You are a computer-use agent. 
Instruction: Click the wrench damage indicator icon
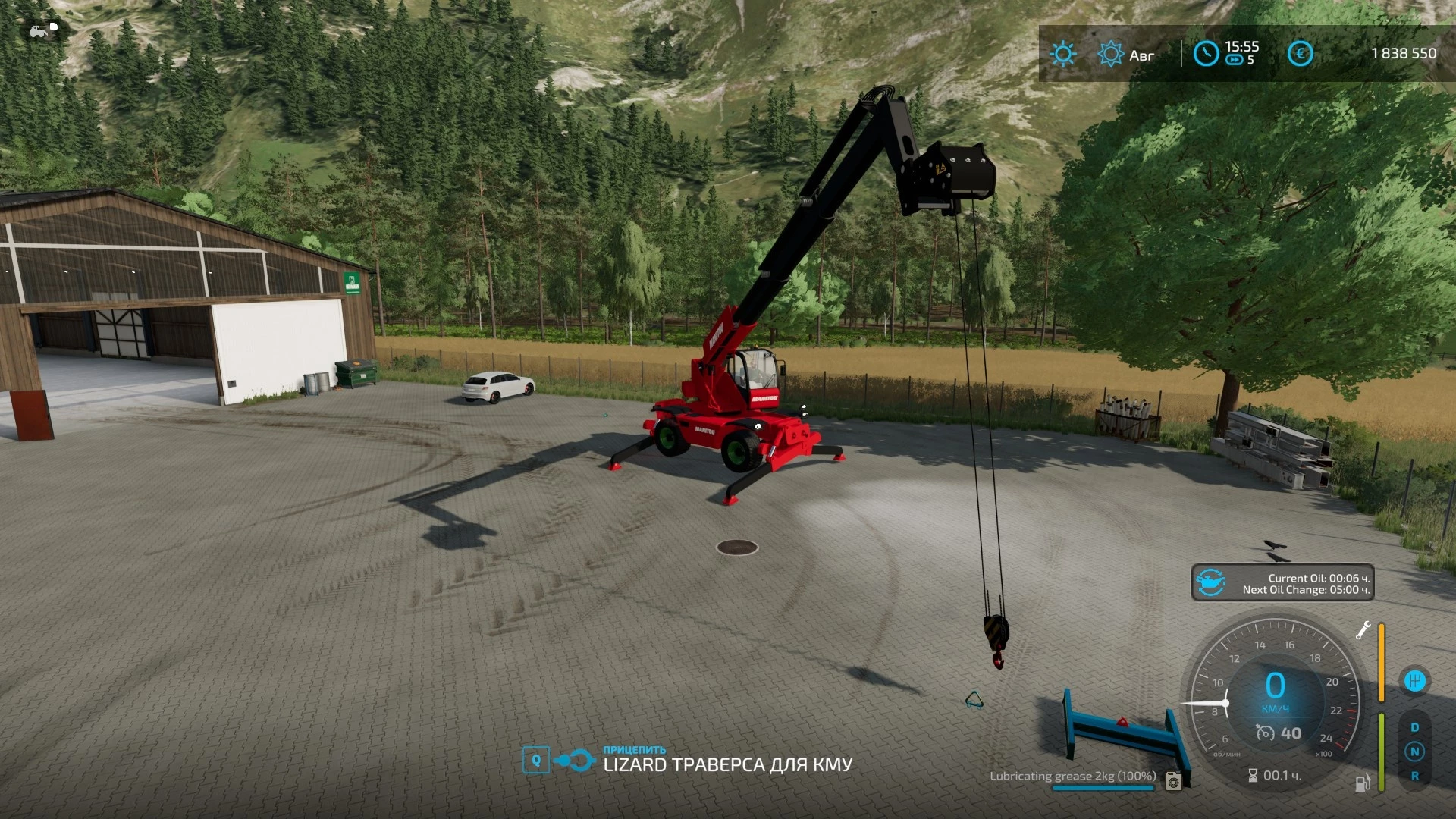tap(1363, 630)
